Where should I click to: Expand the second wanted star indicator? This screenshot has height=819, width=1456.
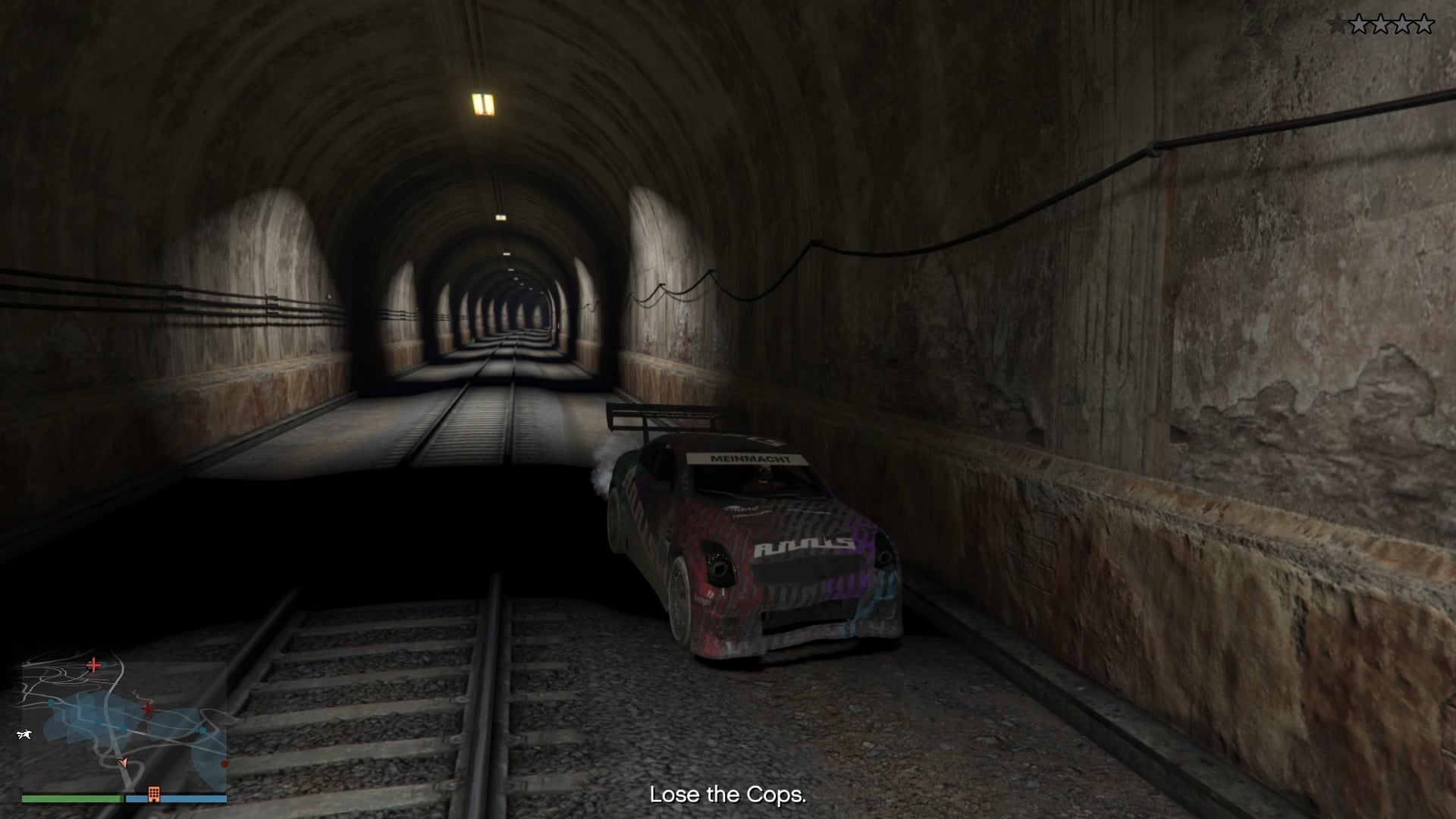coord(1360,24)
